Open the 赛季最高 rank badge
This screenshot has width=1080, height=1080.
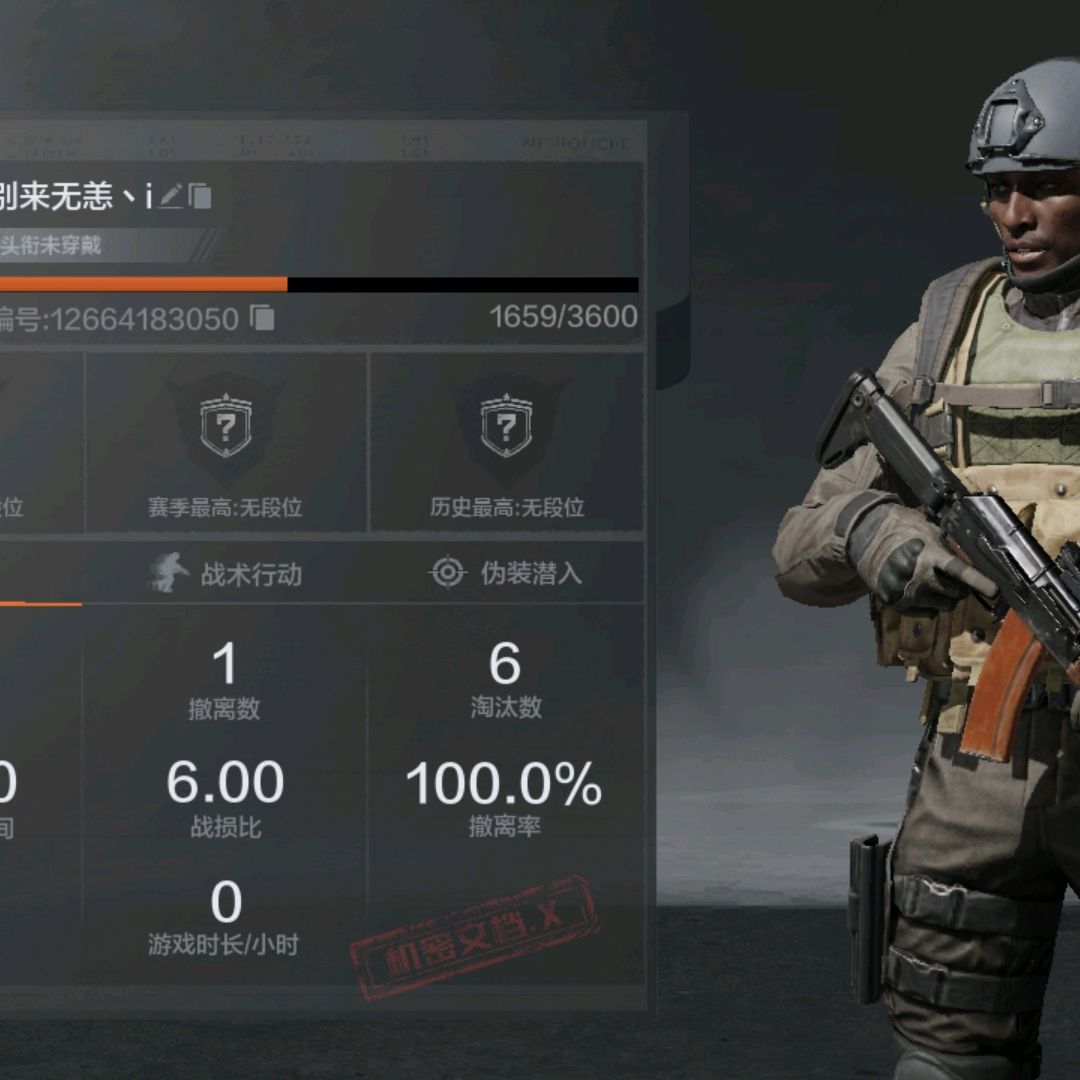(227, 430)
